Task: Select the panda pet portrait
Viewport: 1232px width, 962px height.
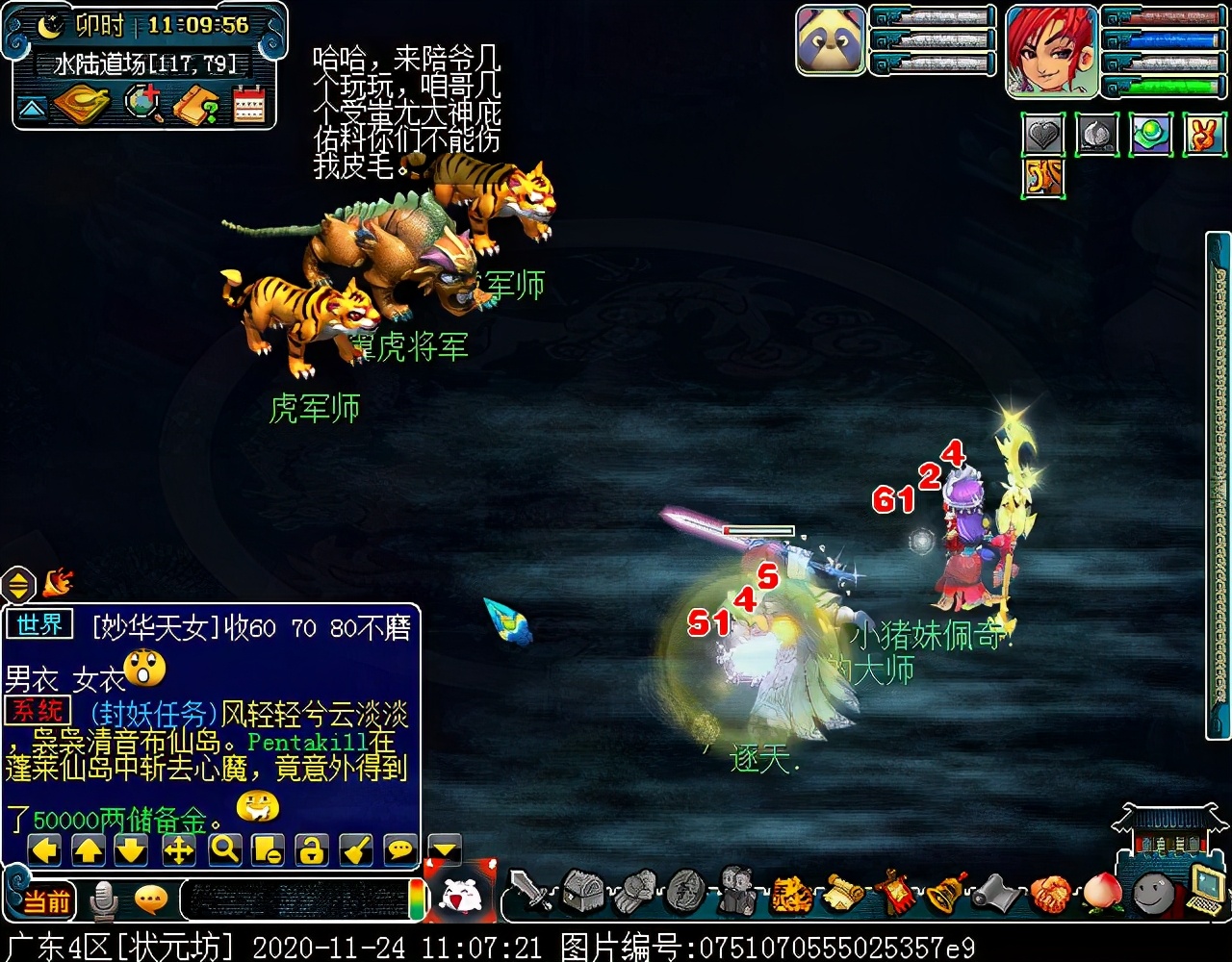Action: click(x=831, y=39)
